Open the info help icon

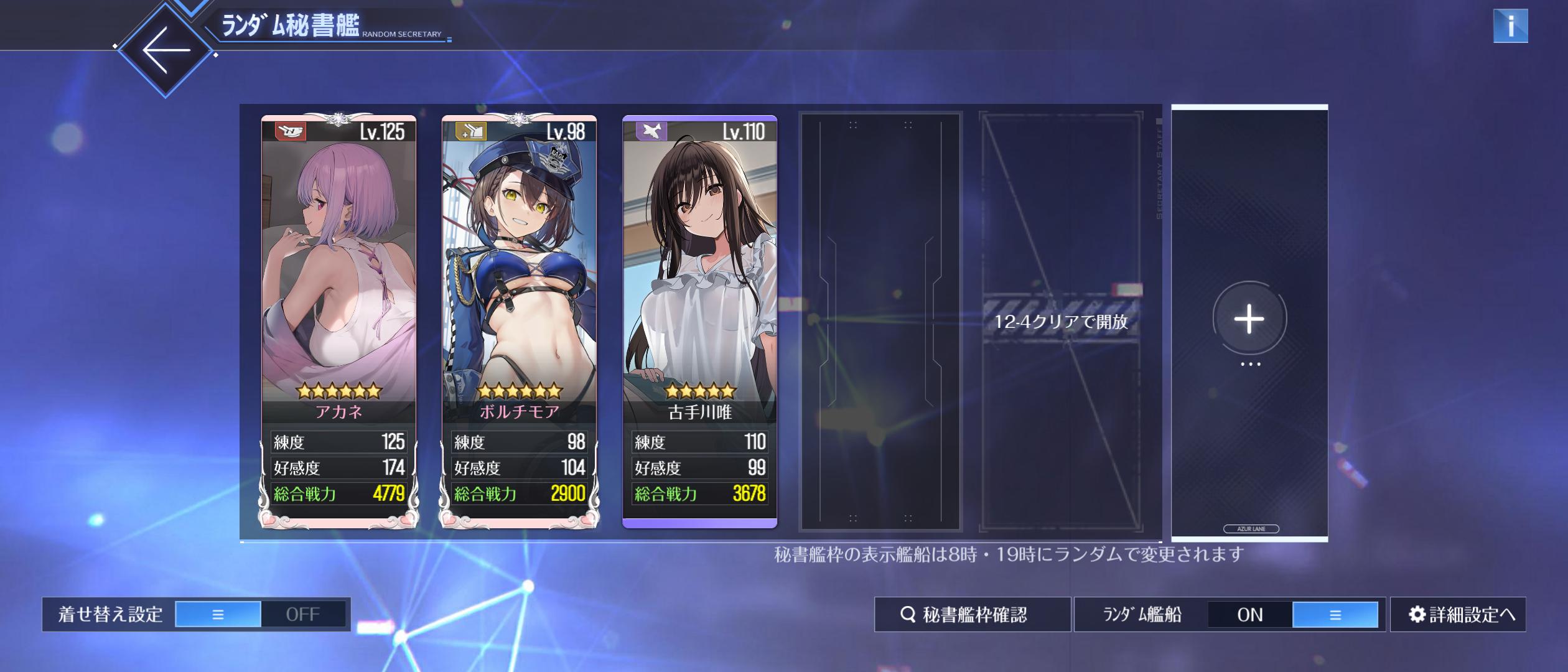(1510, 26)
